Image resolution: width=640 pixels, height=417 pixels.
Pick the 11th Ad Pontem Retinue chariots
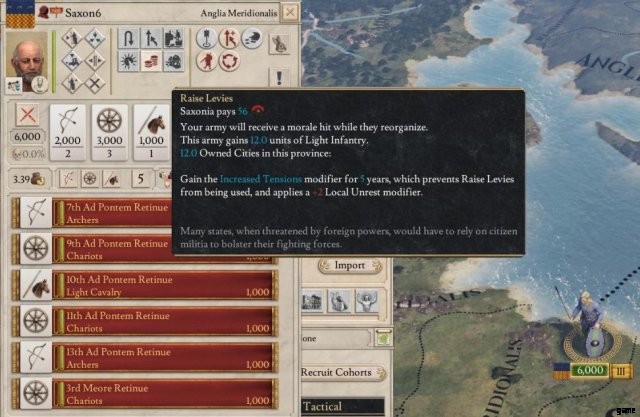coord(140,320)
